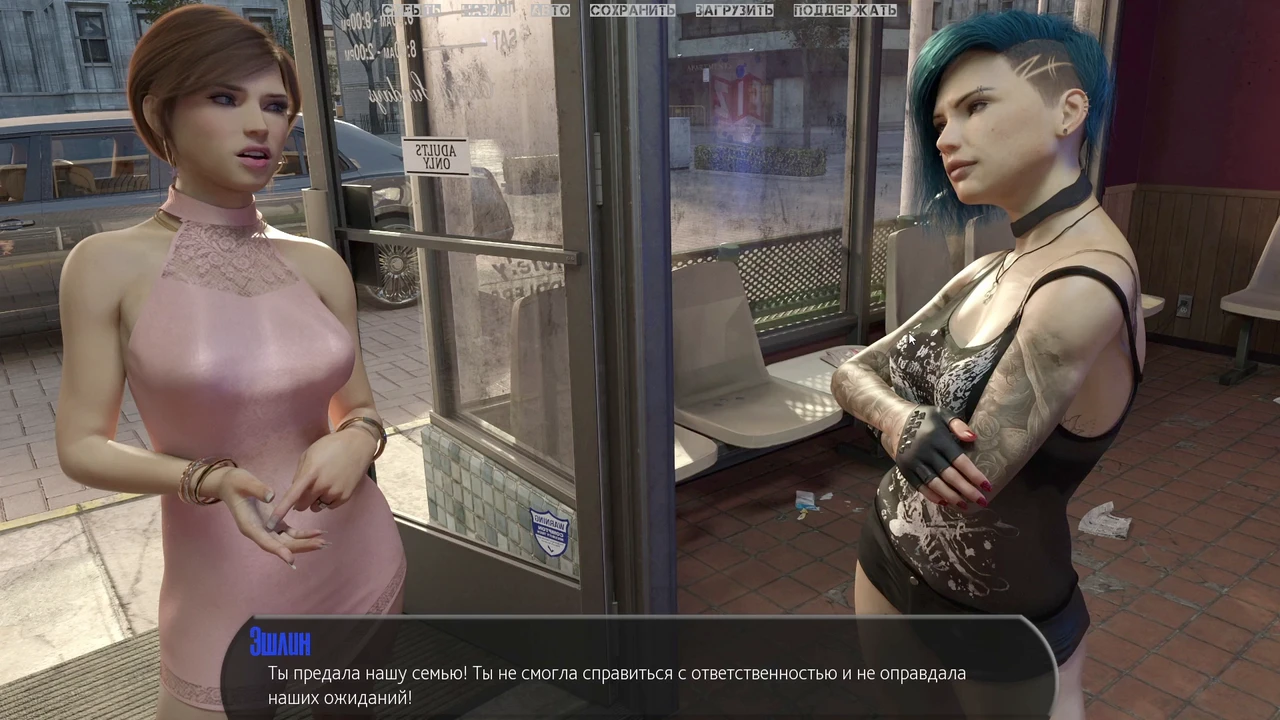This screenshot has width=1280, height=720.
Task: Open the Загрузить load menu
Action: point(734,10)
